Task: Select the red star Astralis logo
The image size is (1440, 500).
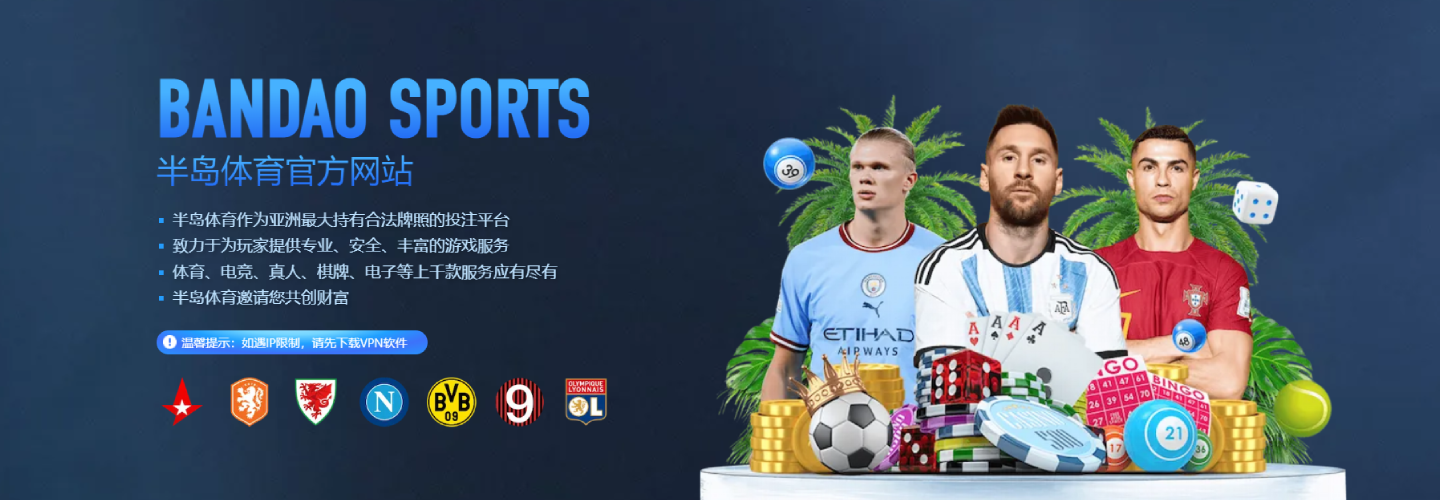Action: pyautogui.click(x=183, y=402)
